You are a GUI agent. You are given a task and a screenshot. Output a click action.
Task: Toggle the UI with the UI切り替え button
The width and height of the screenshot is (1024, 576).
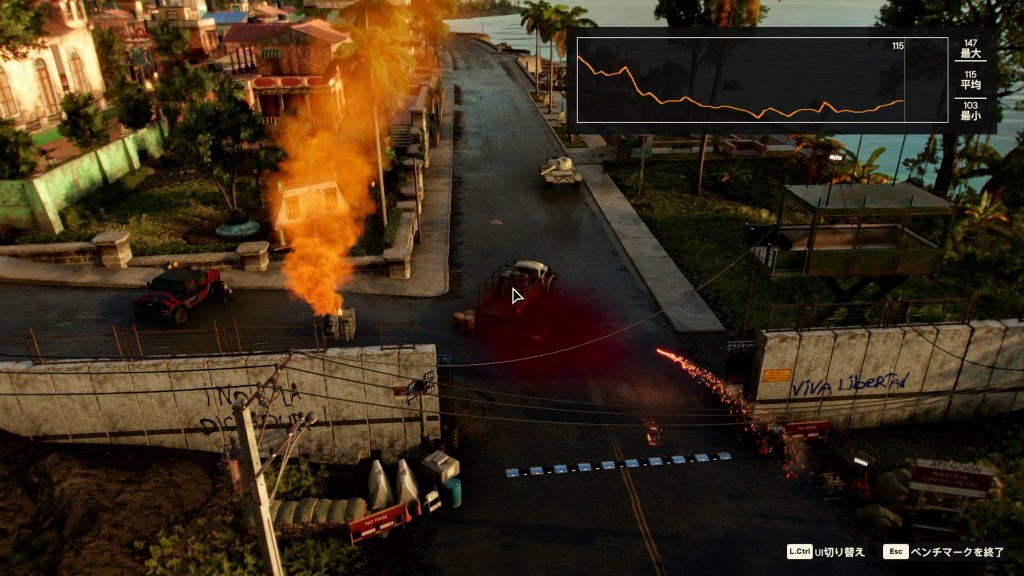point(826,552)
